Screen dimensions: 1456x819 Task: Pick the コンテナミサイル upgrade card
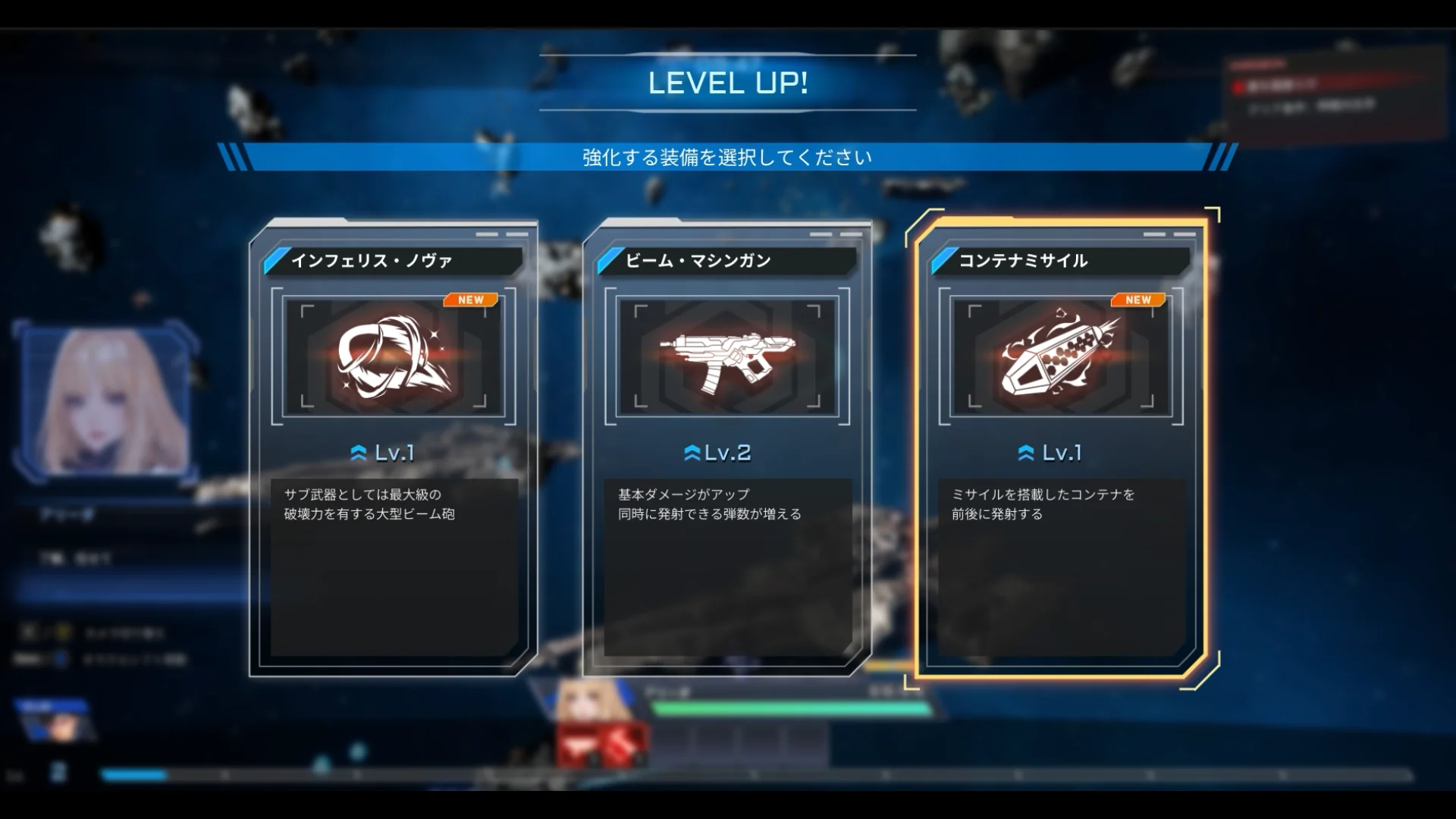pyautogui.click(x=1060, y=447)
